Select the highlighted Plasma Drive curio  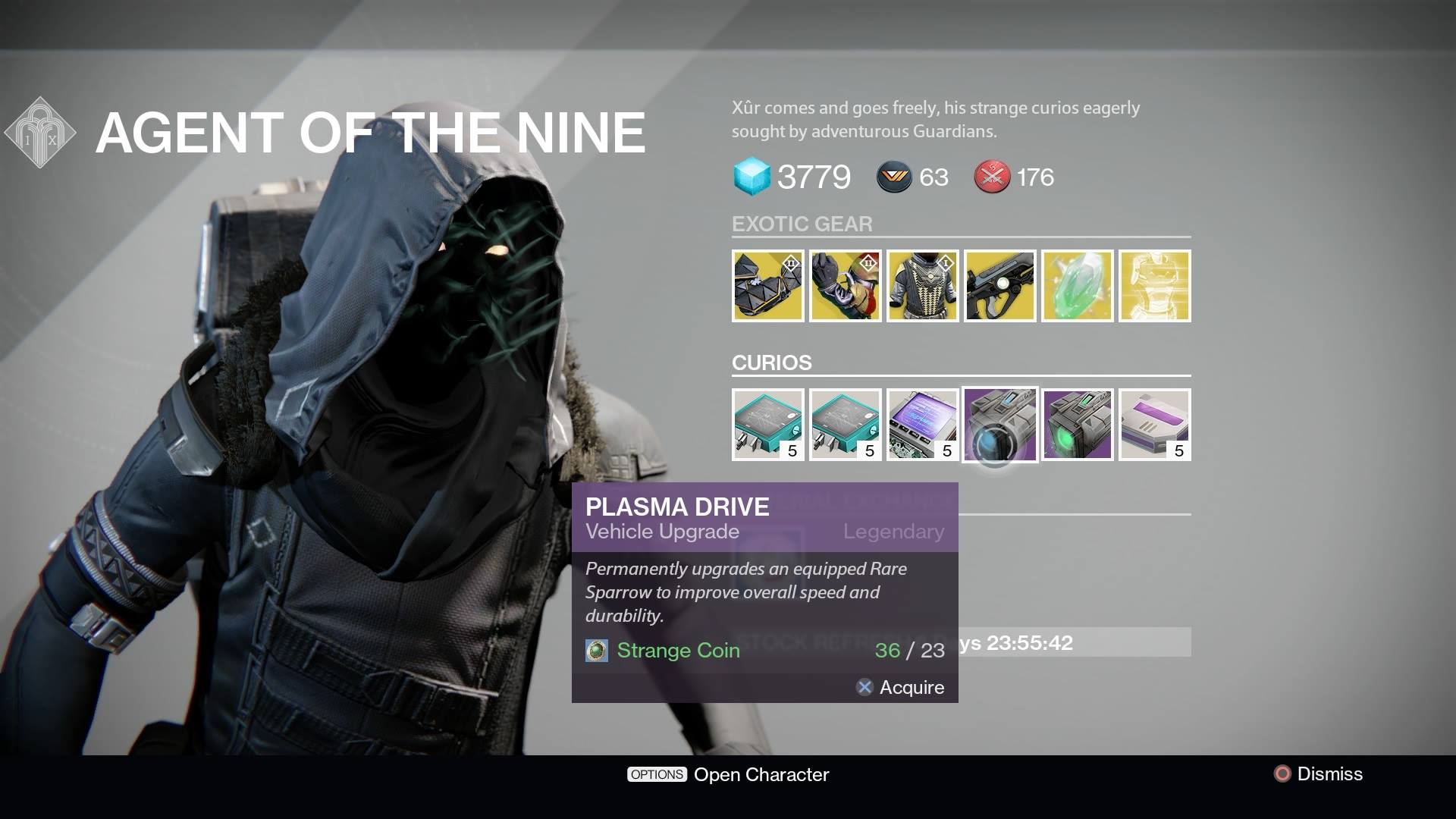(999, 425)
